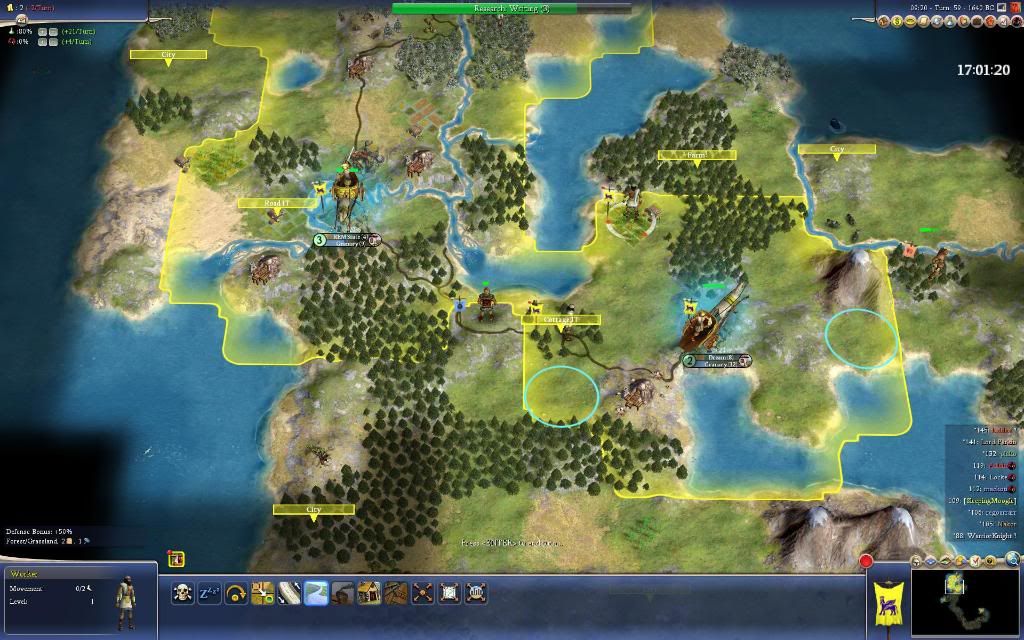Click the event notification icon above action bar
1024x640 pixels.
pos(176,559)
